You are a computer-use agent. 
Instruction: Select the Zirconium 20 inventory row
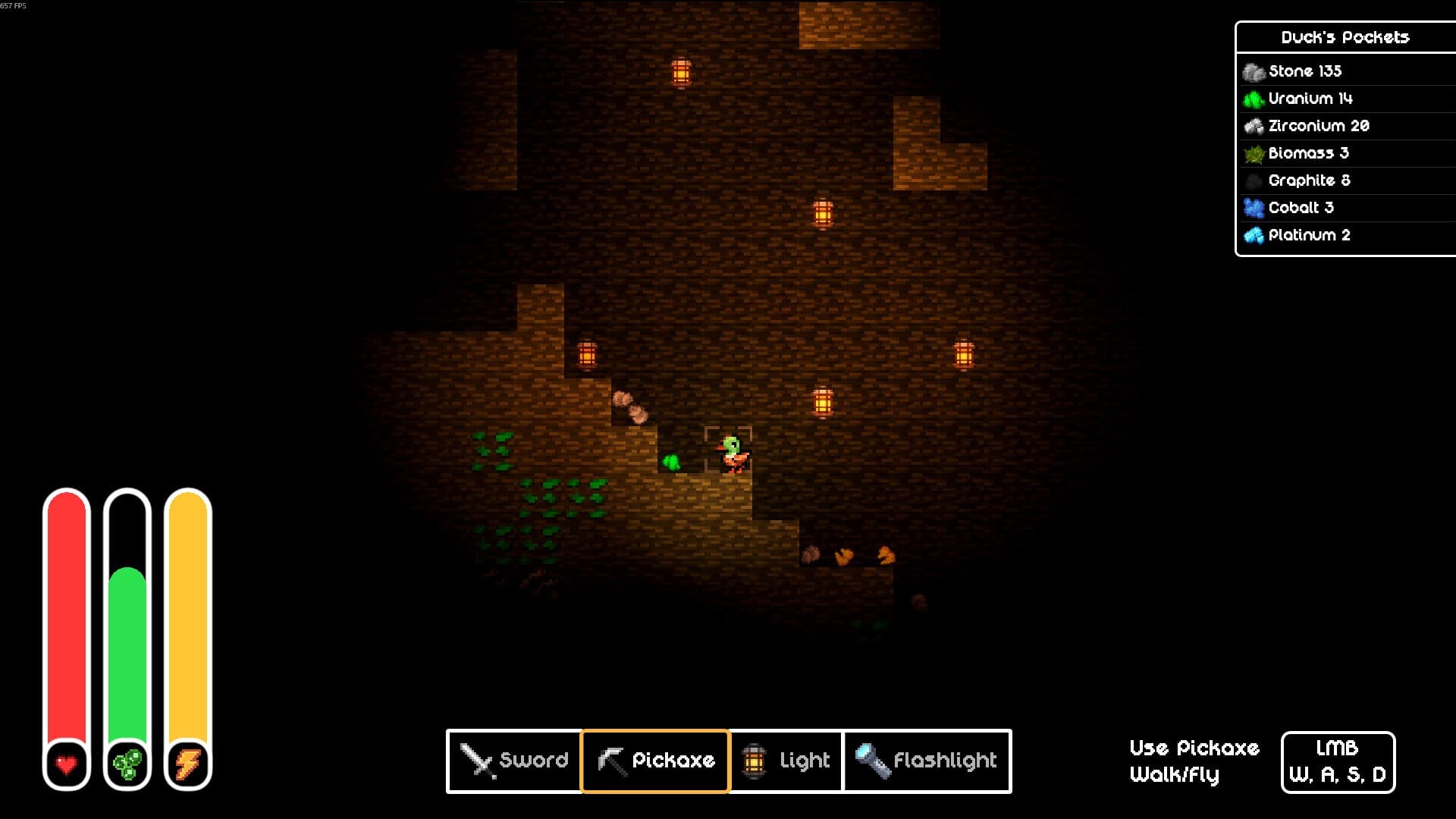1319,126
